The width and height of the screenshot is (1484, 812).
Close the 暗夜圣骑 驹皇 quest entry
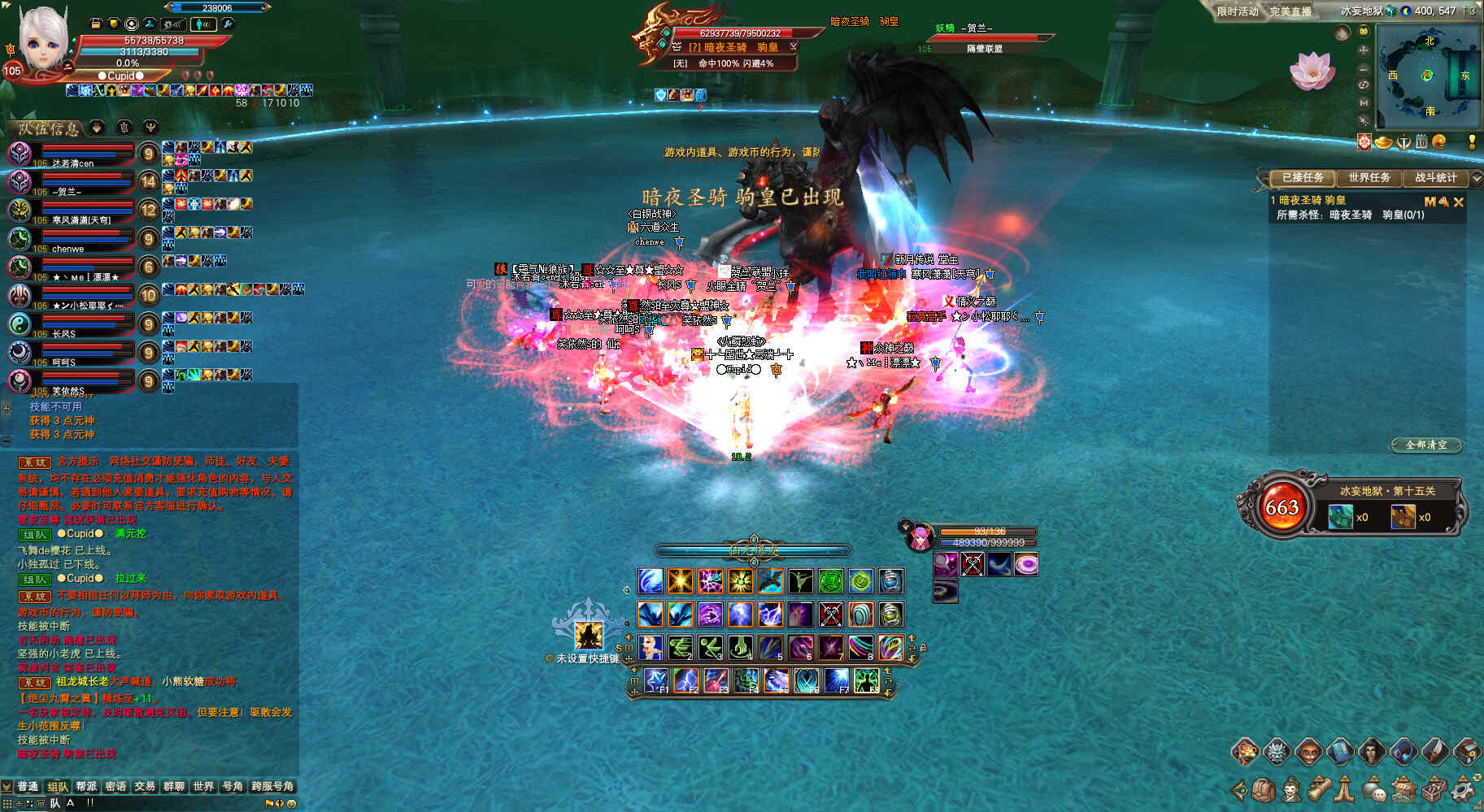[1459, 202]
